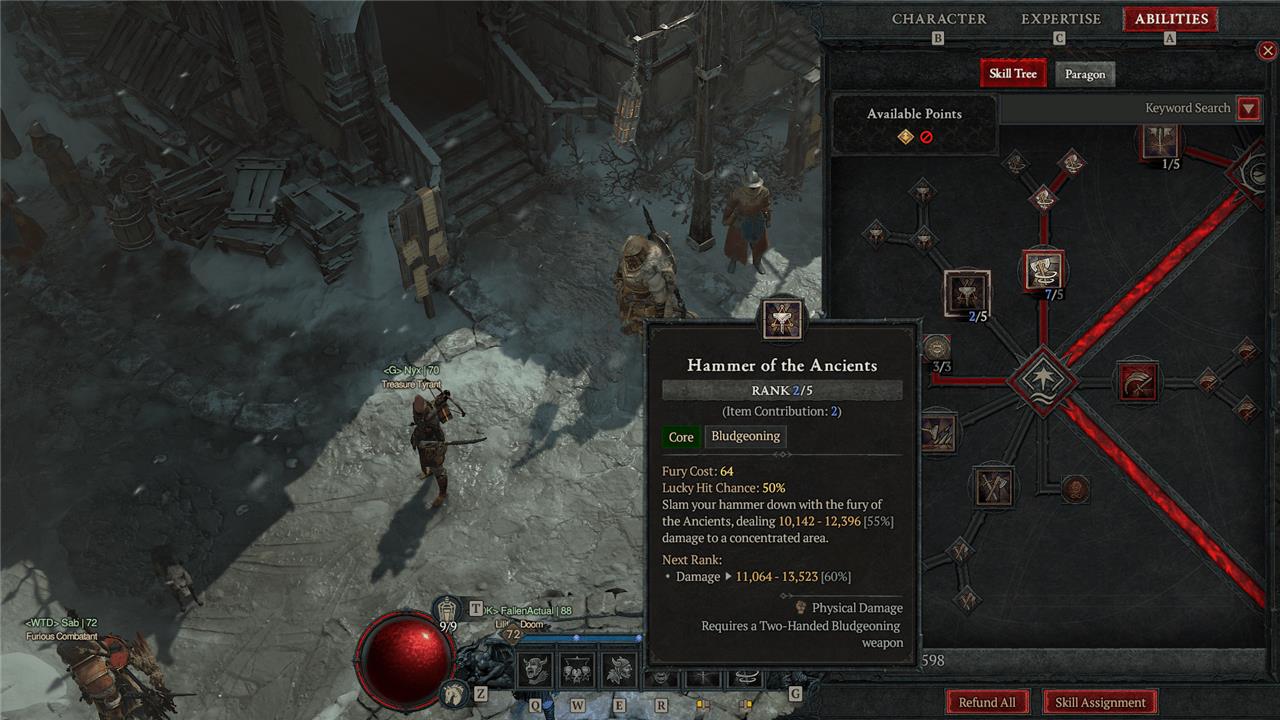Open the Expertise tab

[1060, 19]
